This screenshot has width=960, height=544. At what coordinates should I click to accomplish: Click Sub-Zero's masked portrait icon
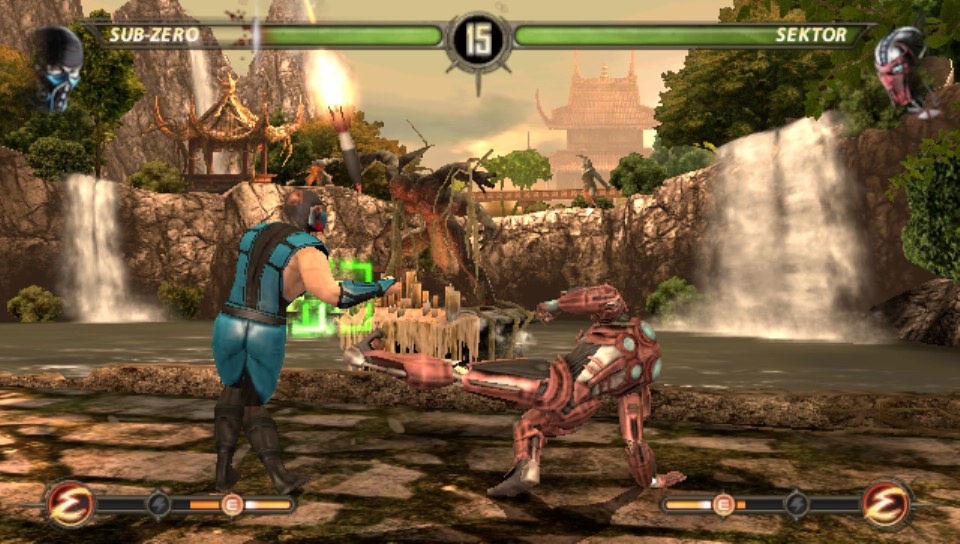coord(56,67)
